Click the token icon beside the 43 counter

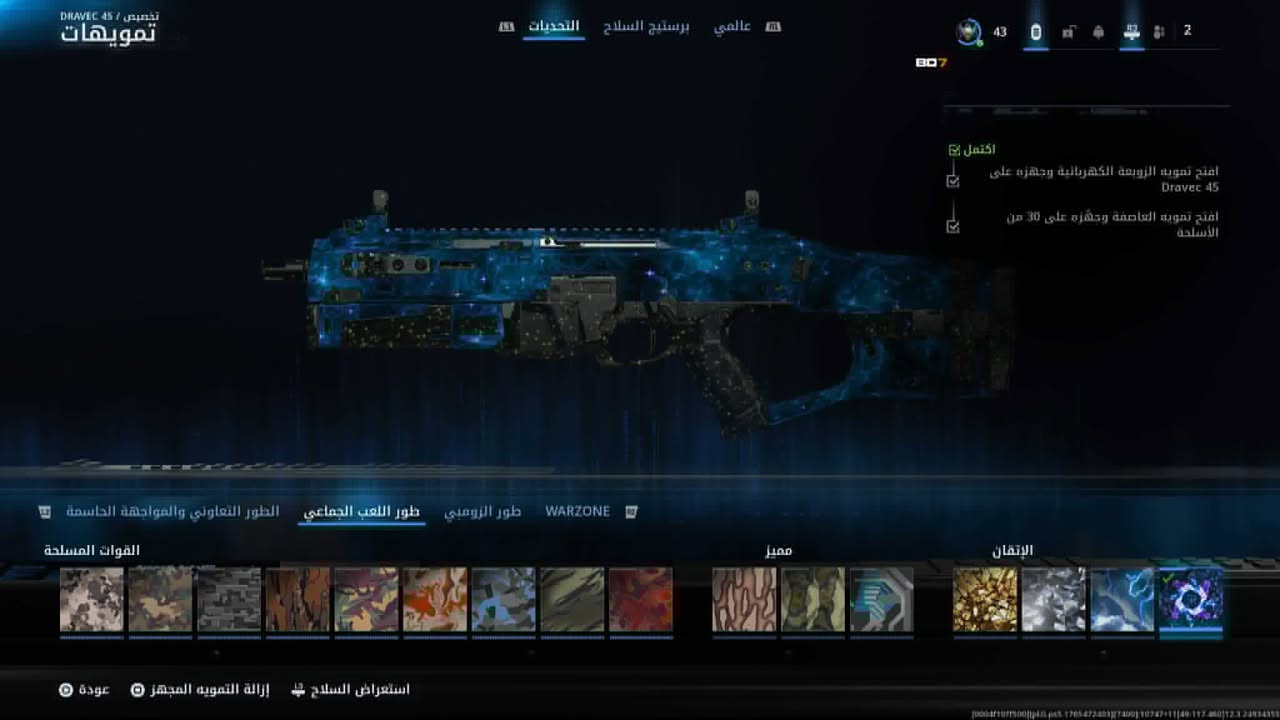[x=1036, y=32]
